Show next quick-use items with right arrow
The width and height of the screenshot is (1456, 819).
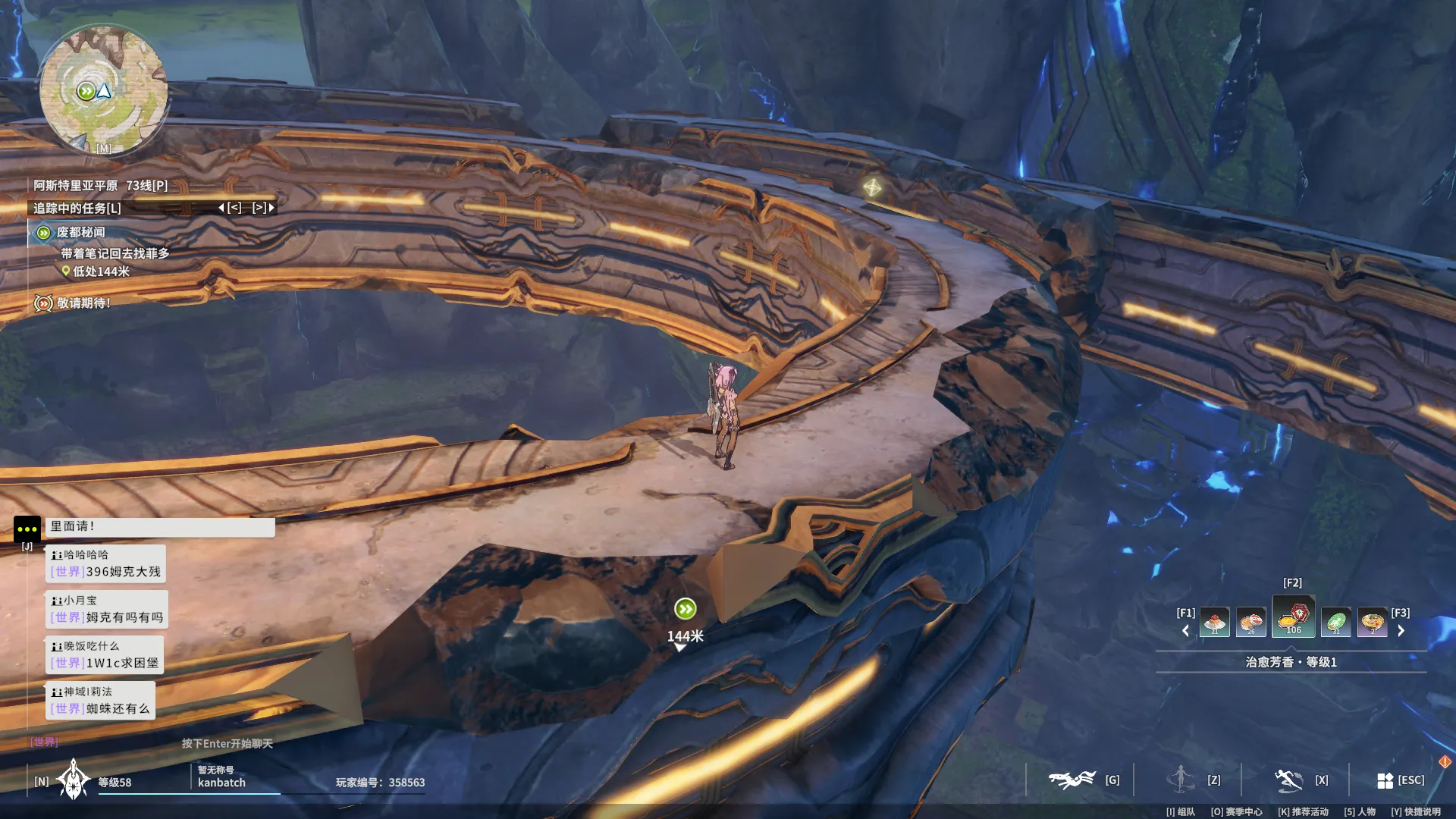click(1401, 631)
